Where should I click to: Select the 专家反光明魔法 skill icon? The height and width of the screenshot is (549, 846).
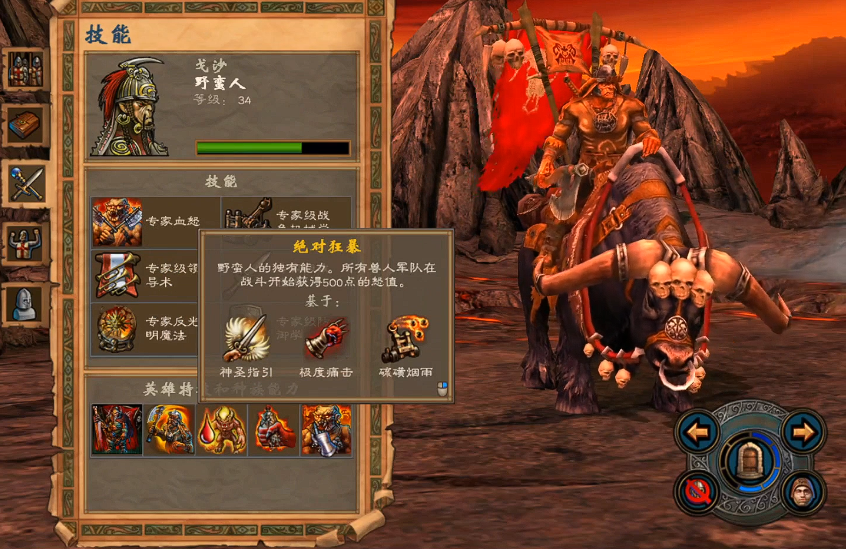click(x=117, y=329)
